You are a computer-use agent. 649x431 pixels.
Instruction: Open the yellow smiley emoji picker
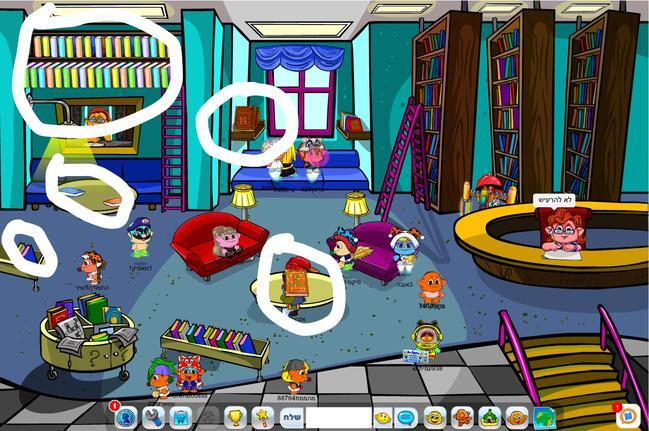coord(382,417)
